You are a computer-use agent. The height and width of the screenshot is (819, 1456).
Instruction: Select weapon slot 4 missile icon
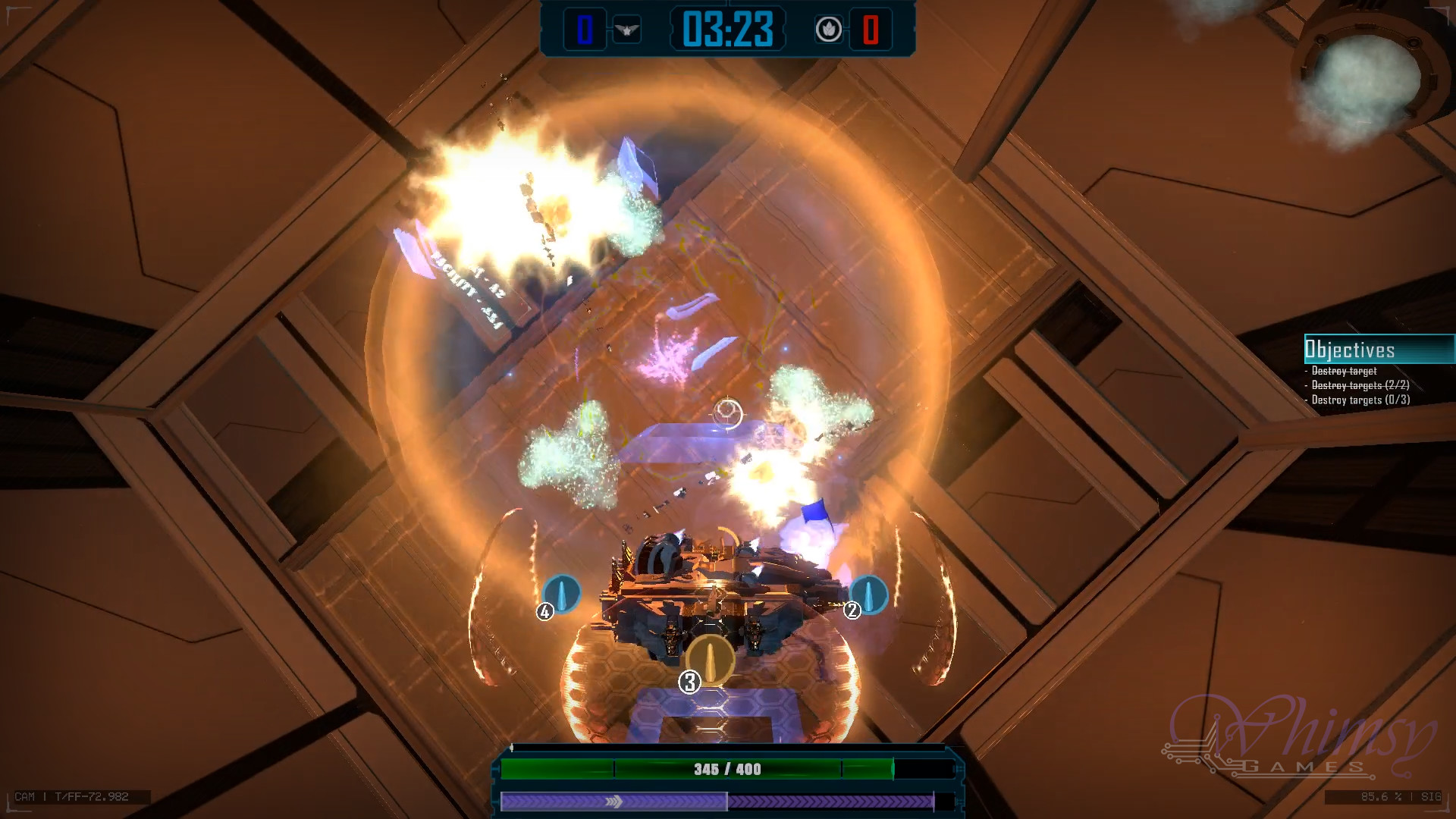pos(562,594)
